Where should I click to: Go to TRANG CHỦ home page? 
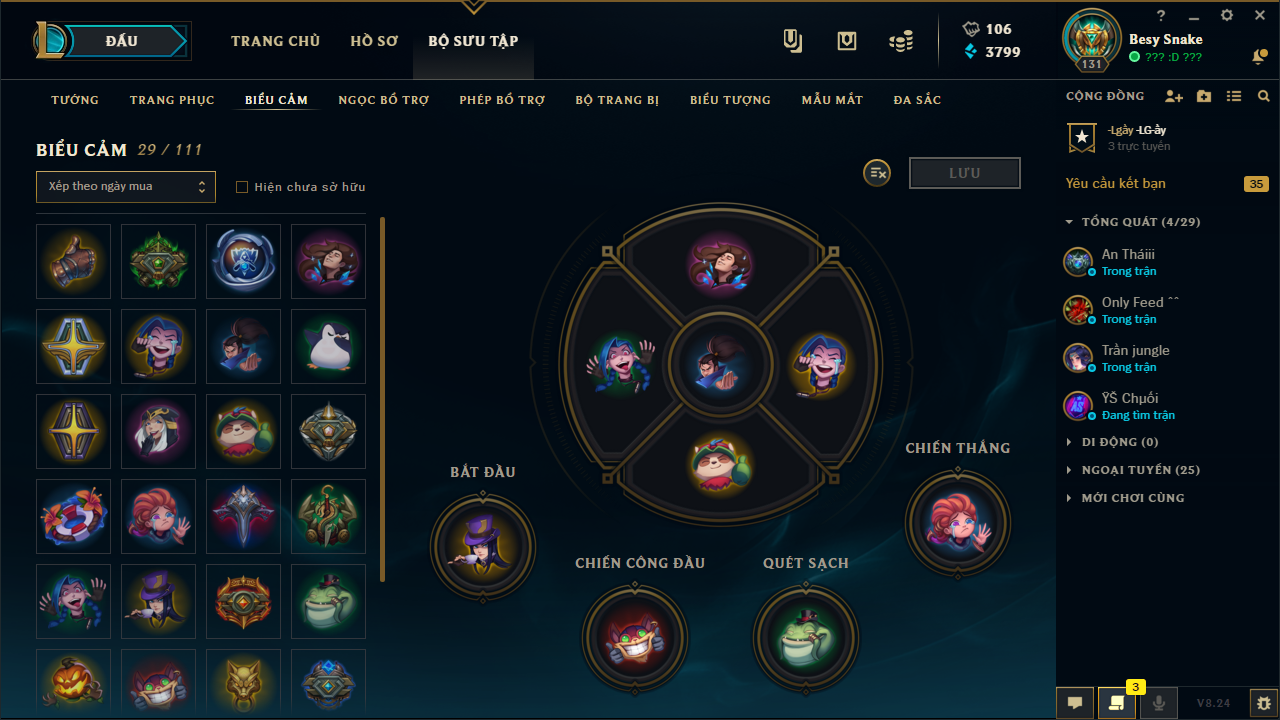pos(275,41)
